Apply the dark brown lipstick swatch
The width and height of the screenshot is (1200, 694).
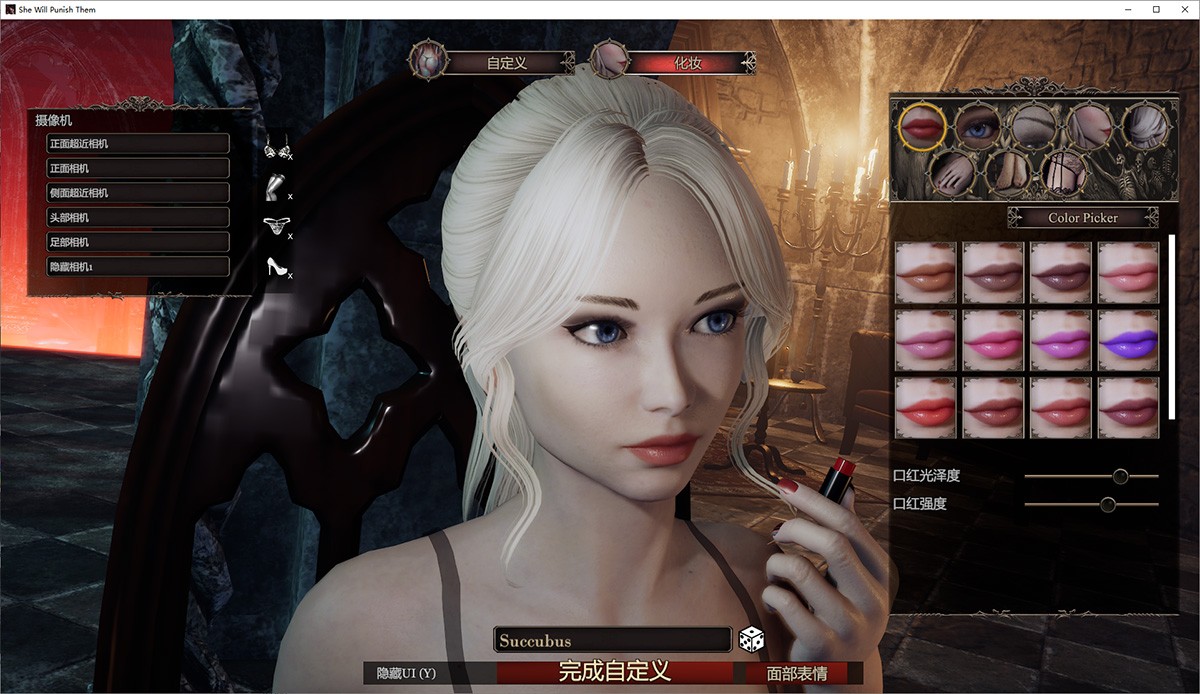click(x=1060, y=272)
